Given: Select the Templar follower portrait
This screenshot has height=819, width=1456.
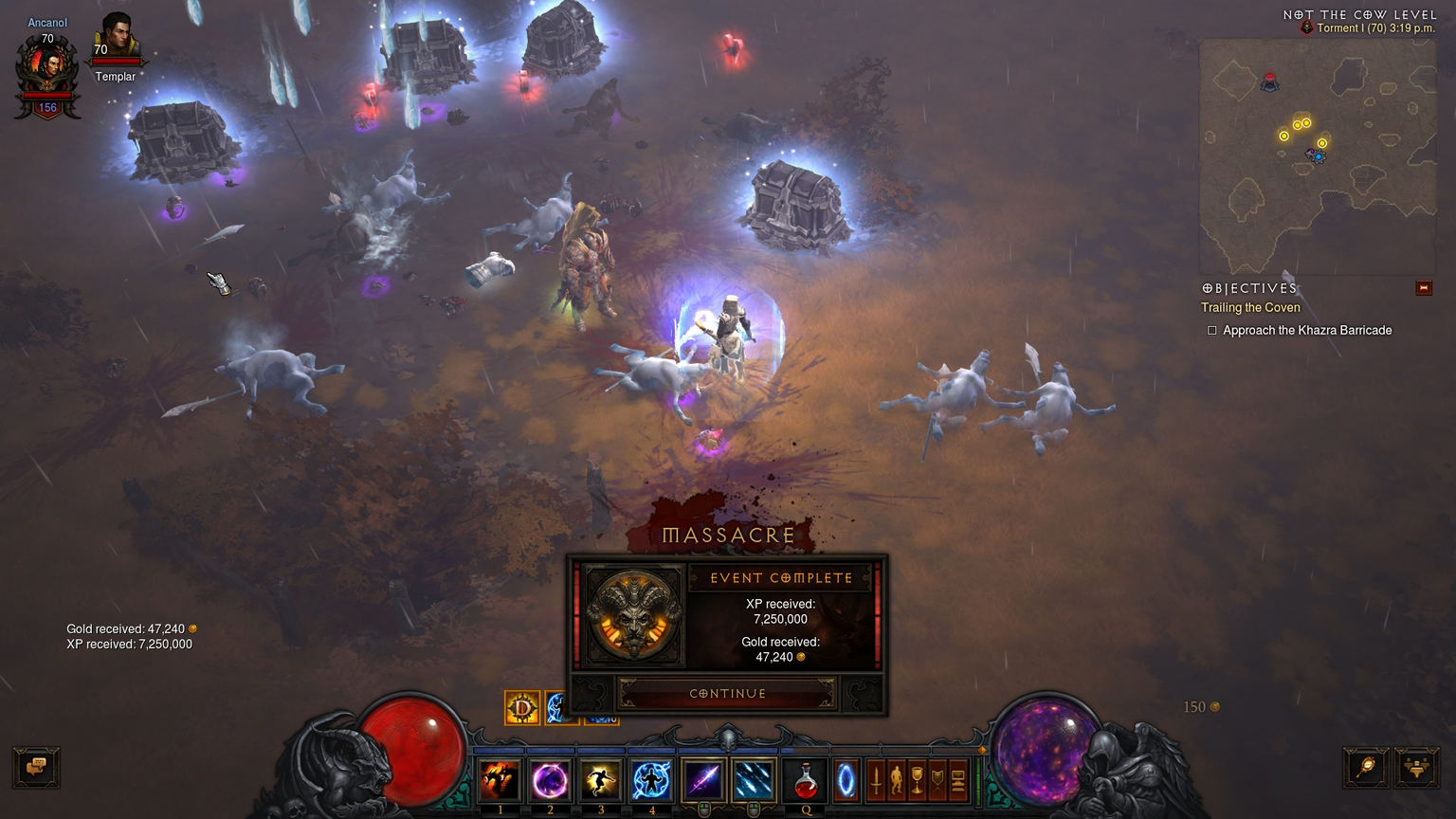Looking at the screenshot, I should pos(116,38).
